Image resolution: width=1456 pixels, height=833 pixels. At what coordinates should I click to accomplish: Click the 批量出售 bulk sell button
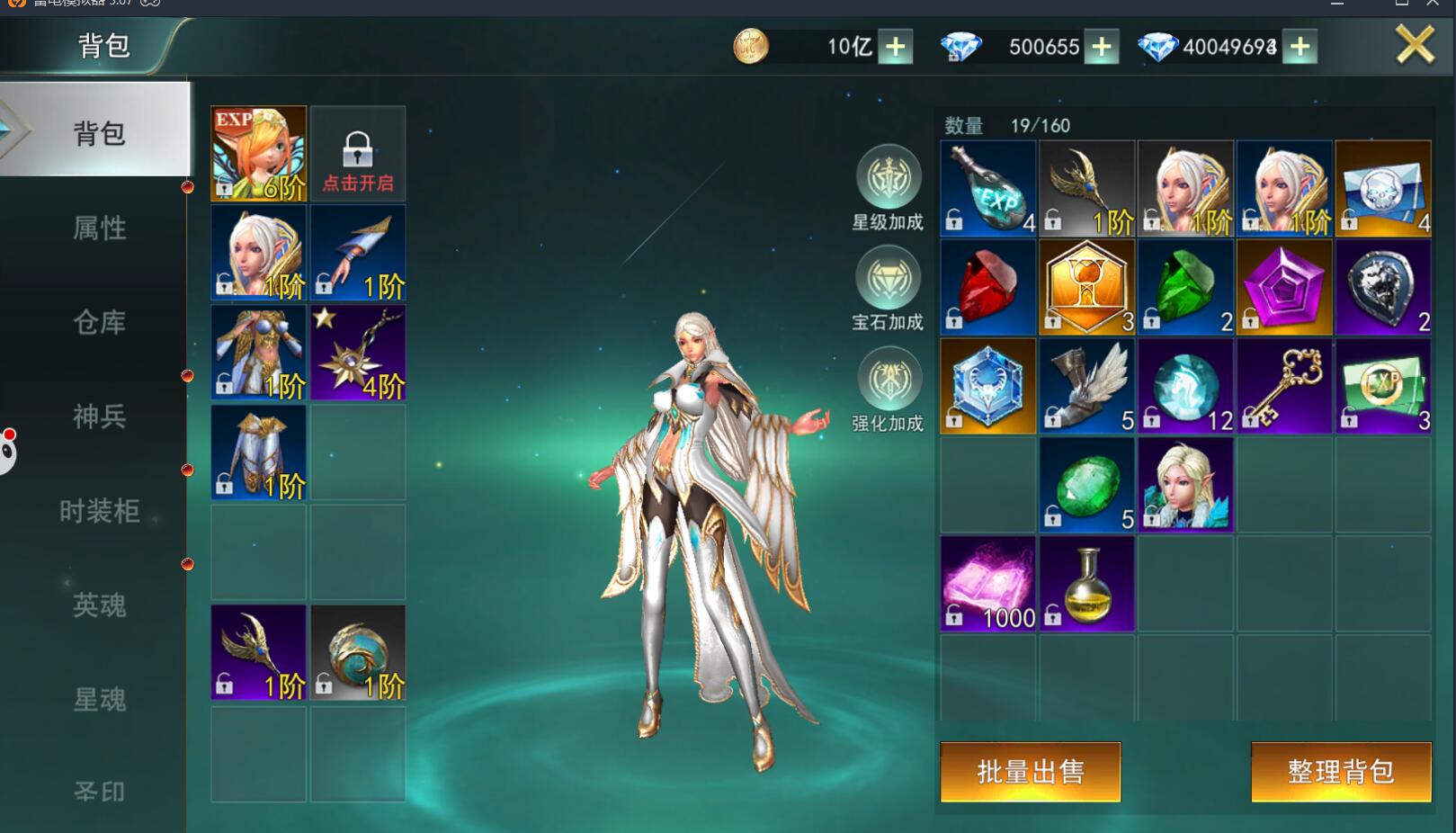click(1030, 771)
